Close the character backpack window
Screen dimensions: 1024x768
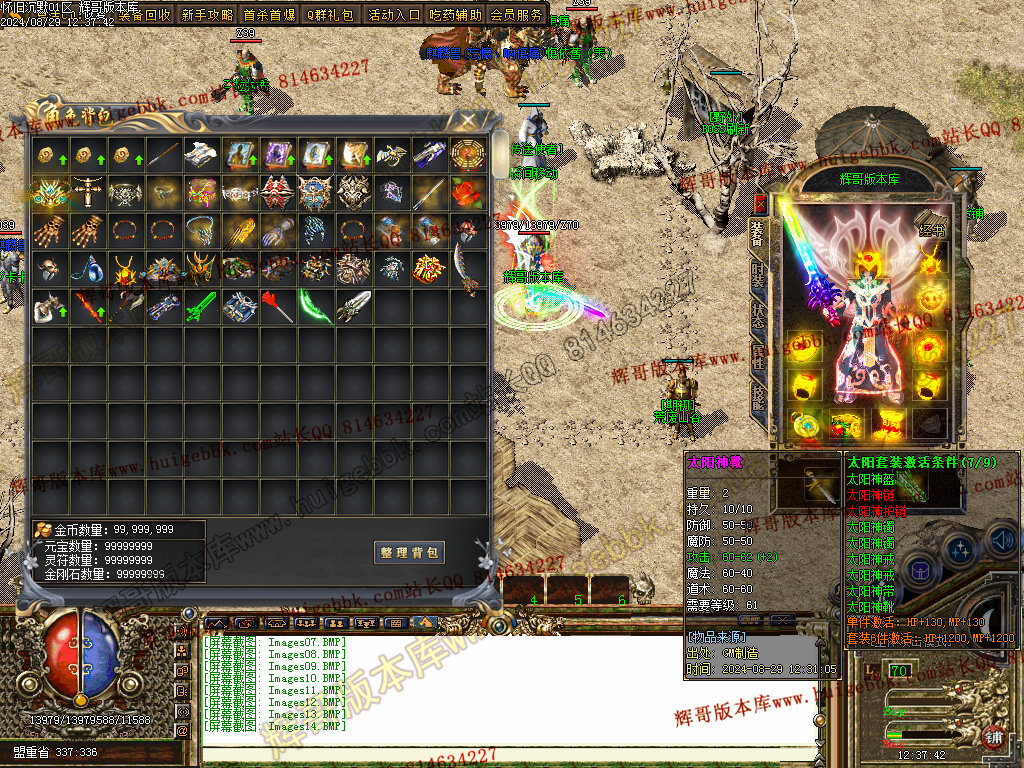[466, 120]
